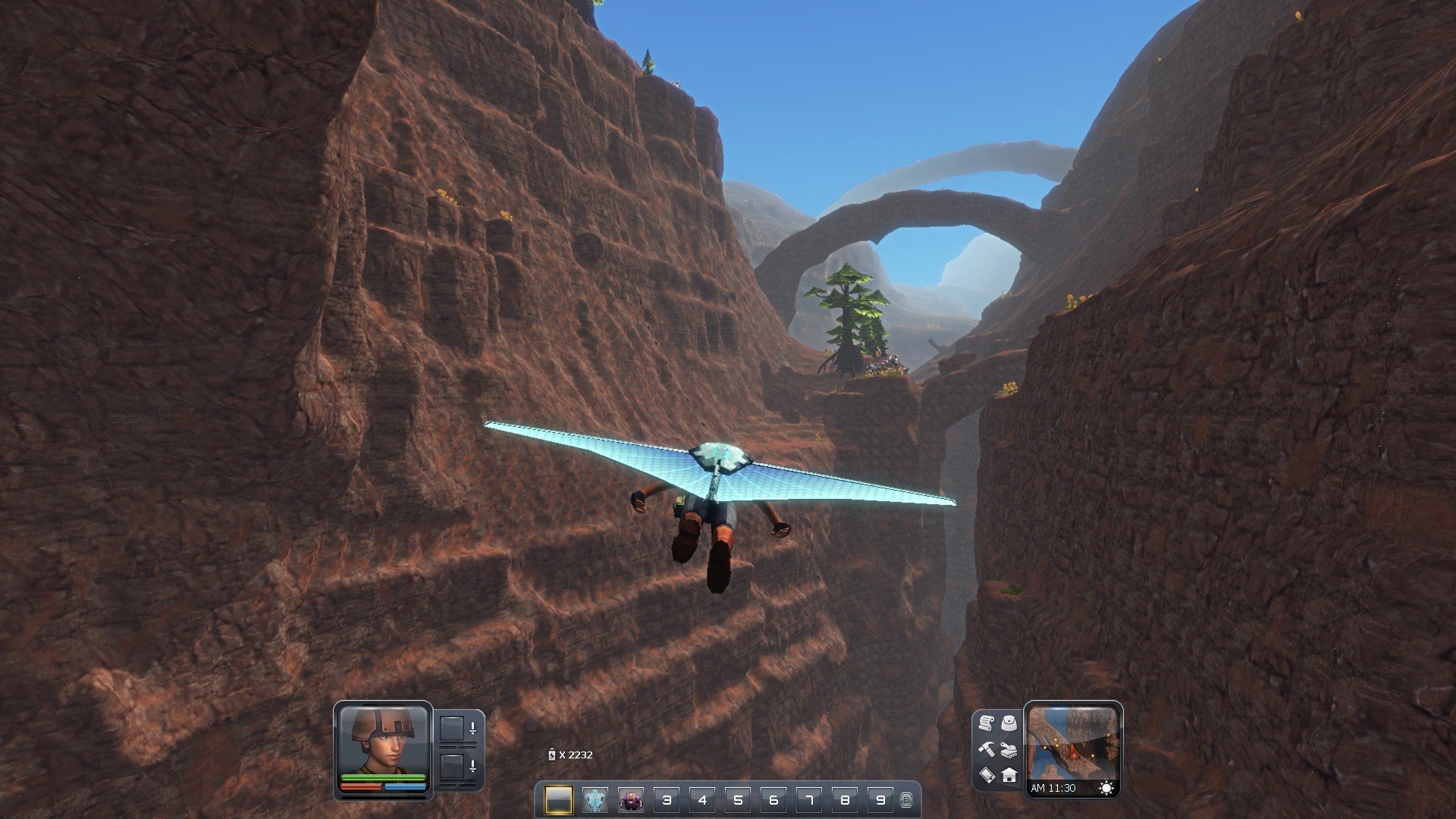This screenshot has height=819, width=1456.
Task: Choose the highlighted first hotbar slot
Action: click(559, 799)
